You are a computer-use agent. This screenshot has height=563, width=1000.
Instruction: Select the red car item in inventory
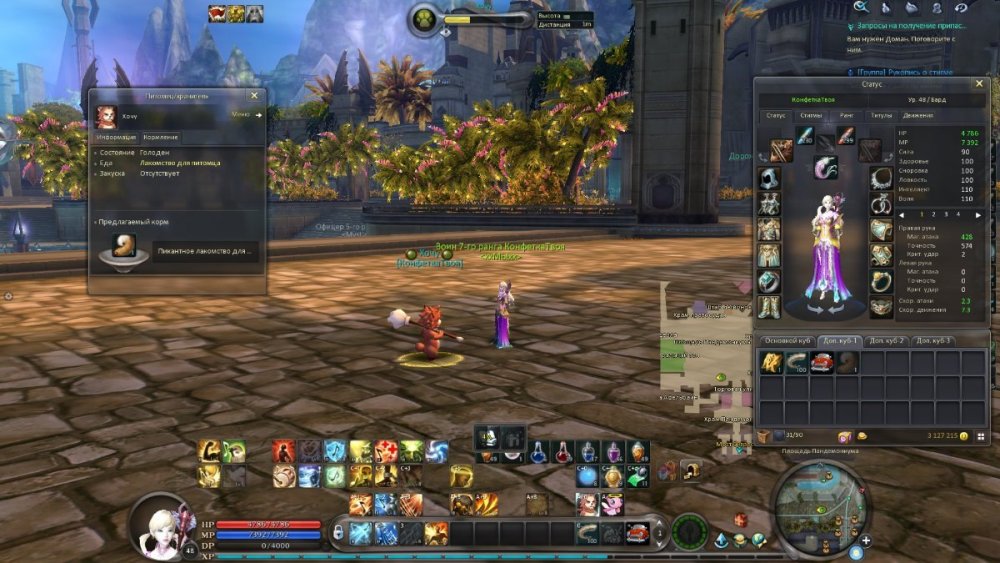click(821, 363)
